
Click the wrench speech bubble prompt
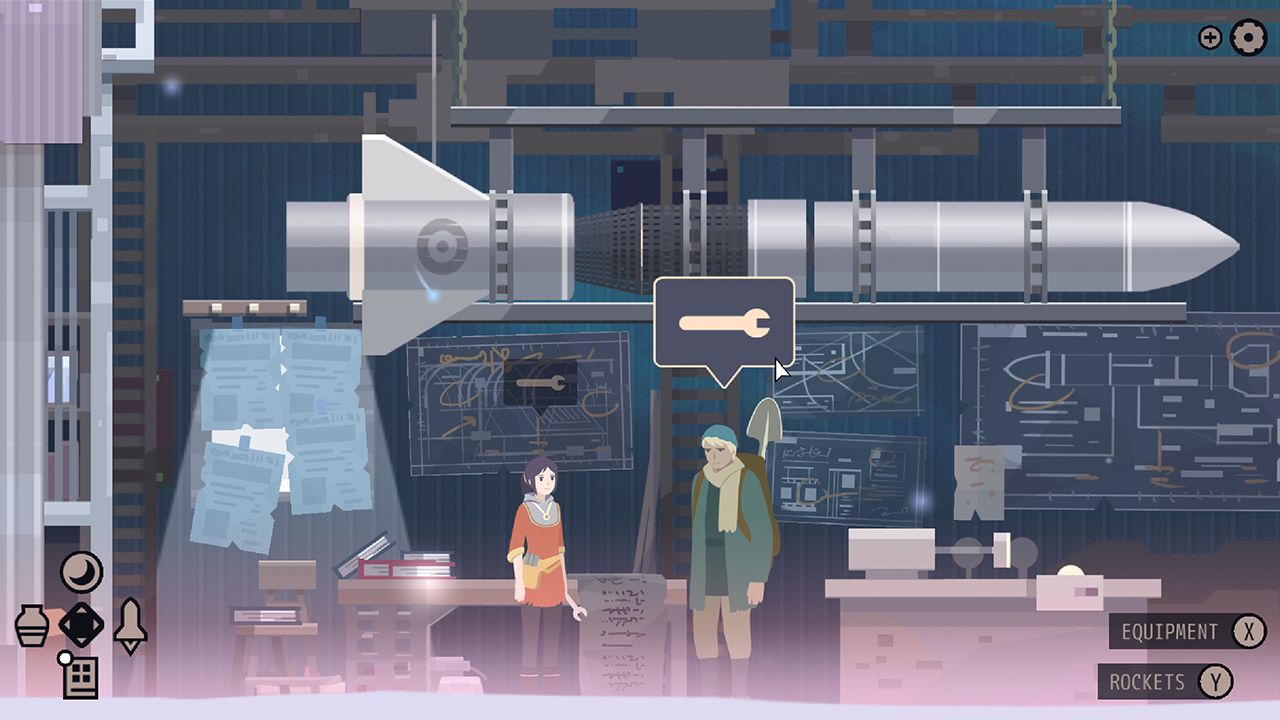725,322
